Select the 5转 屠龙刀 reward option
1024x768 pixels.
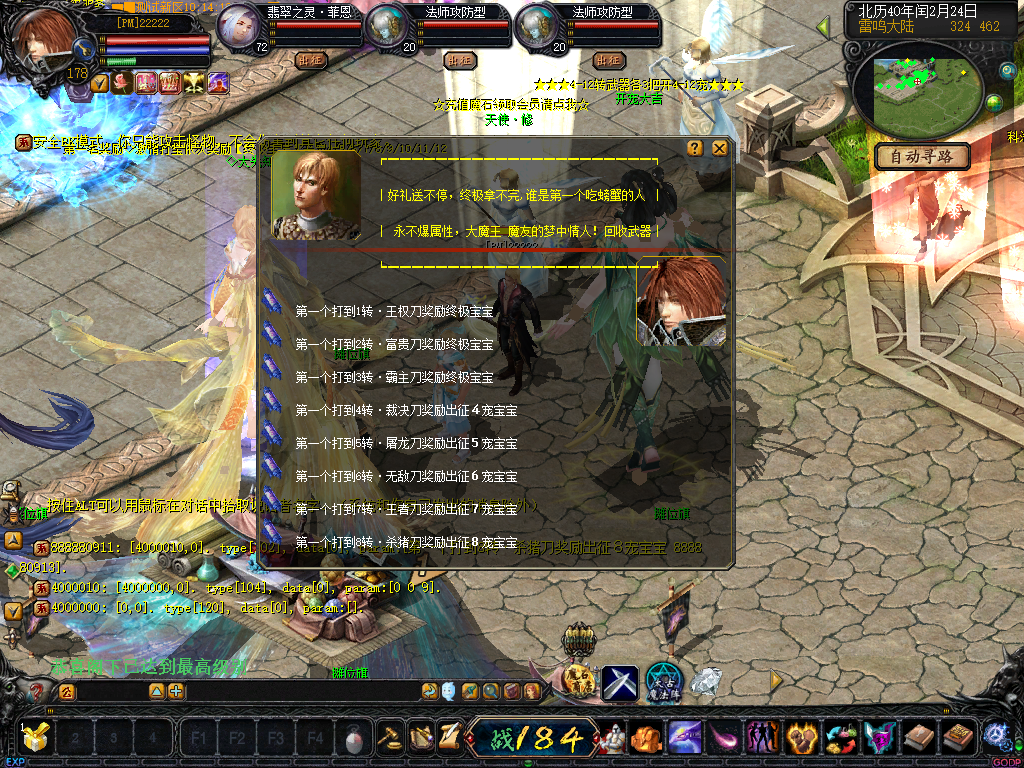click(x=394, y=444)
